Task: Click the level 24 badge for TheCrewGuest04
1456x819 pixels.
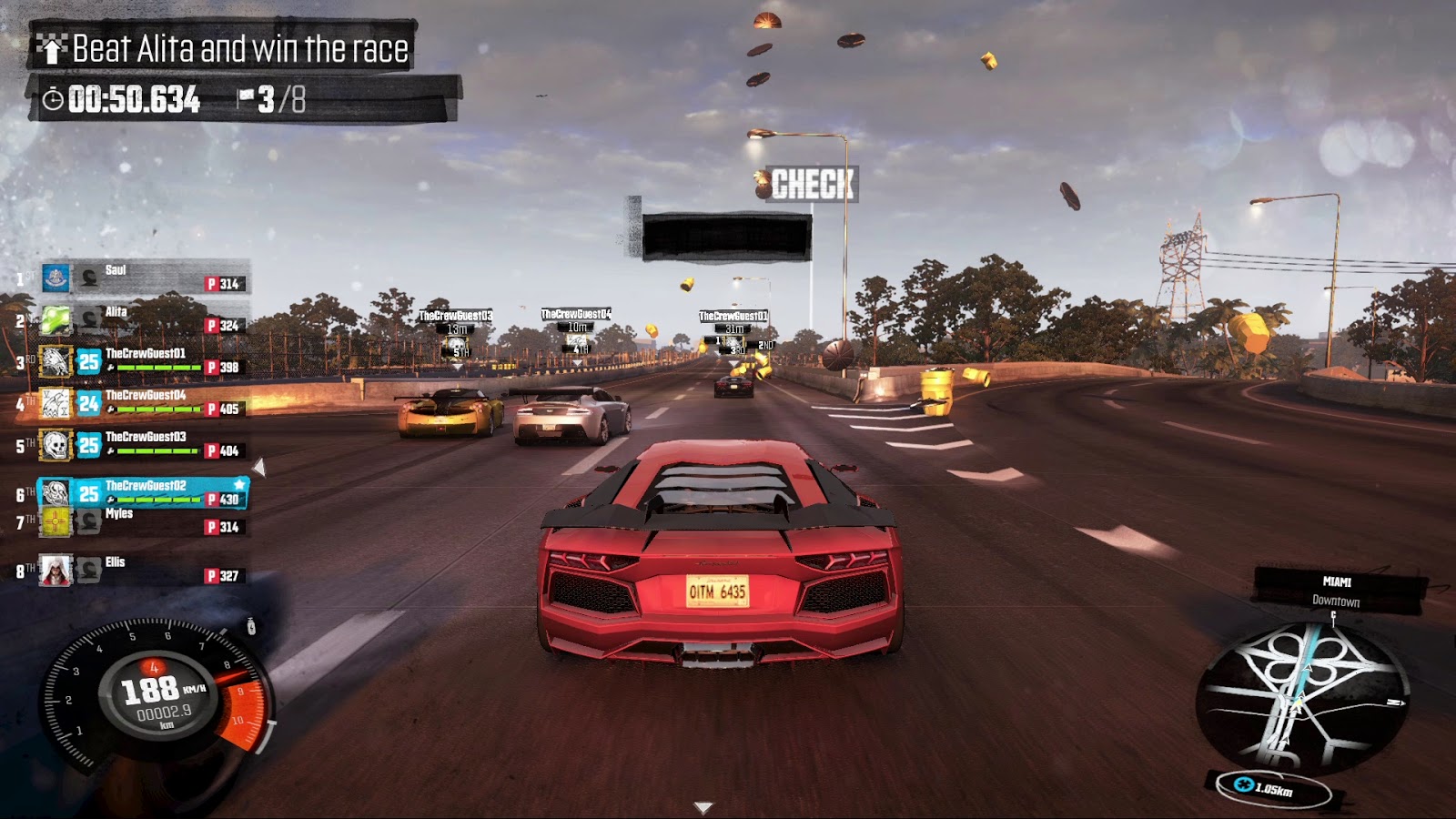Action: (89, 402)
